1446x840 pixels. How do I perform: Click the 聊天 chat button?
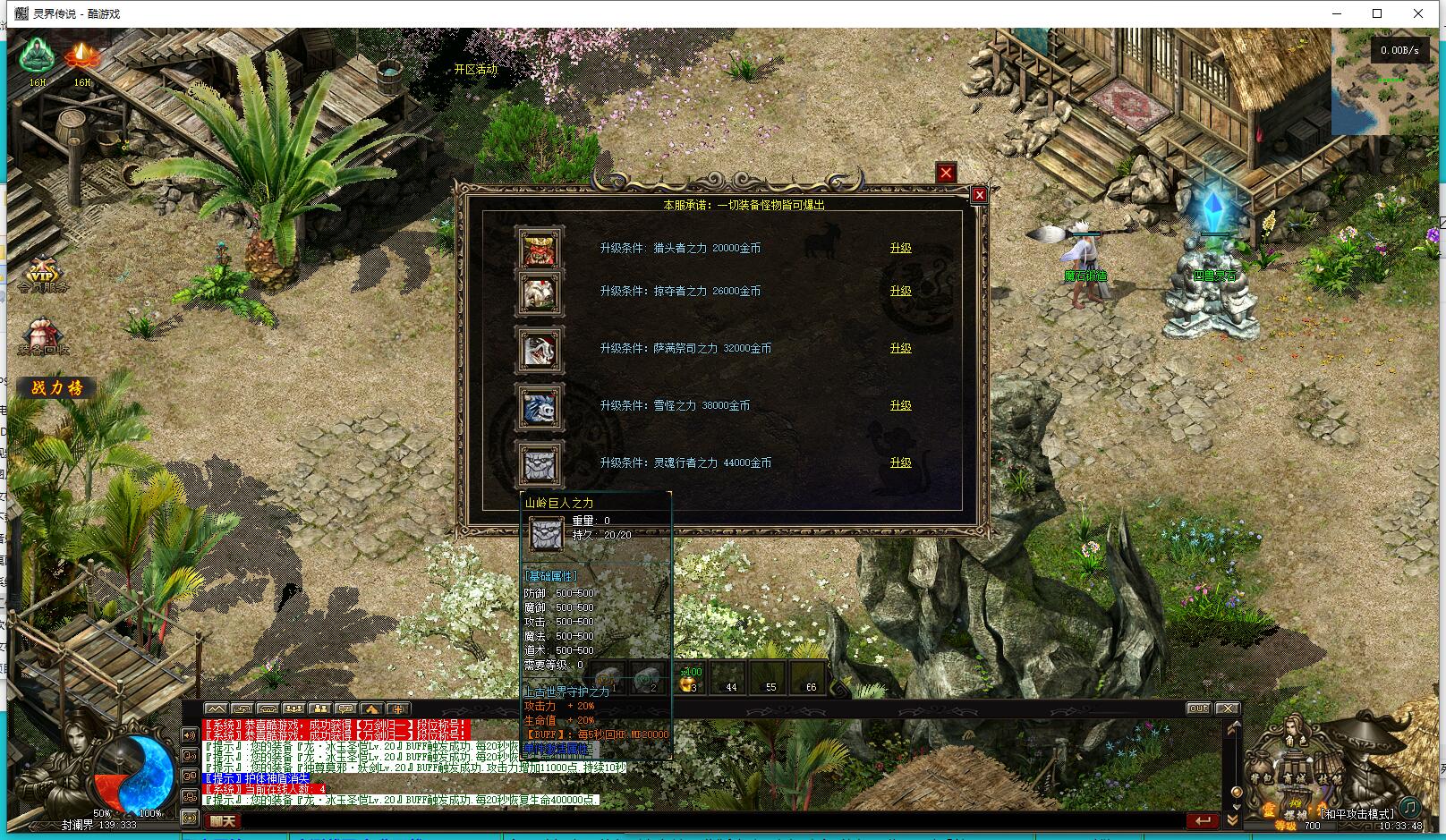[223, 820]
